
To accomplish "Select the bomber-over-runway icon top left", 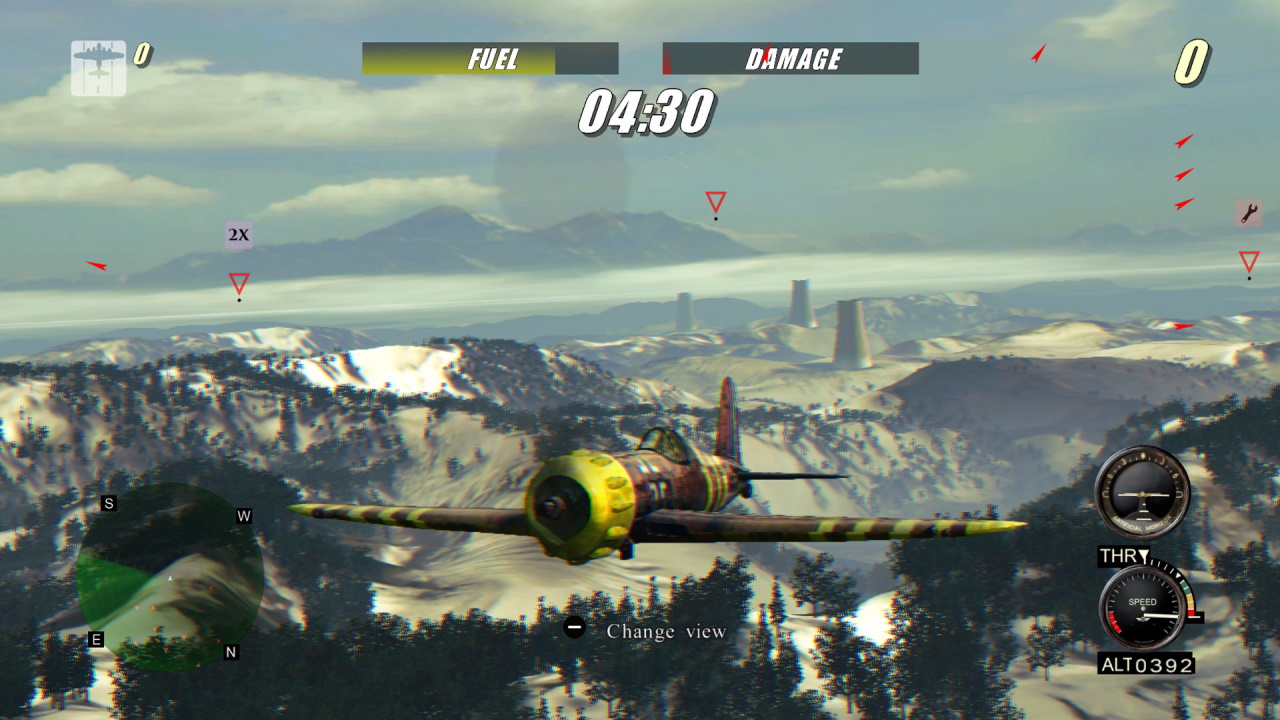I will pos(97,66).
